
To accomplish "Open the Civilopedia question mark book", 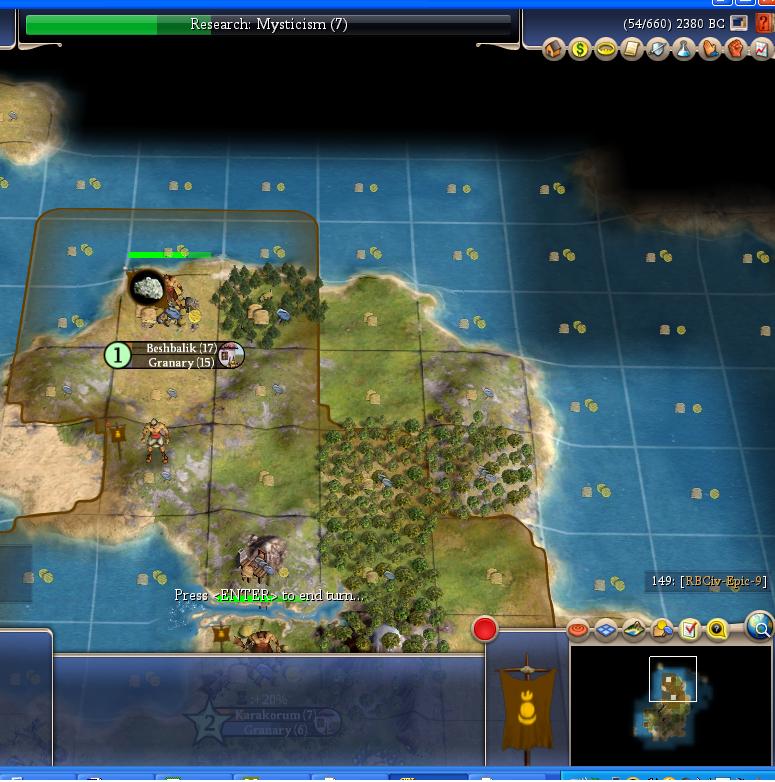I will point(764,22).
